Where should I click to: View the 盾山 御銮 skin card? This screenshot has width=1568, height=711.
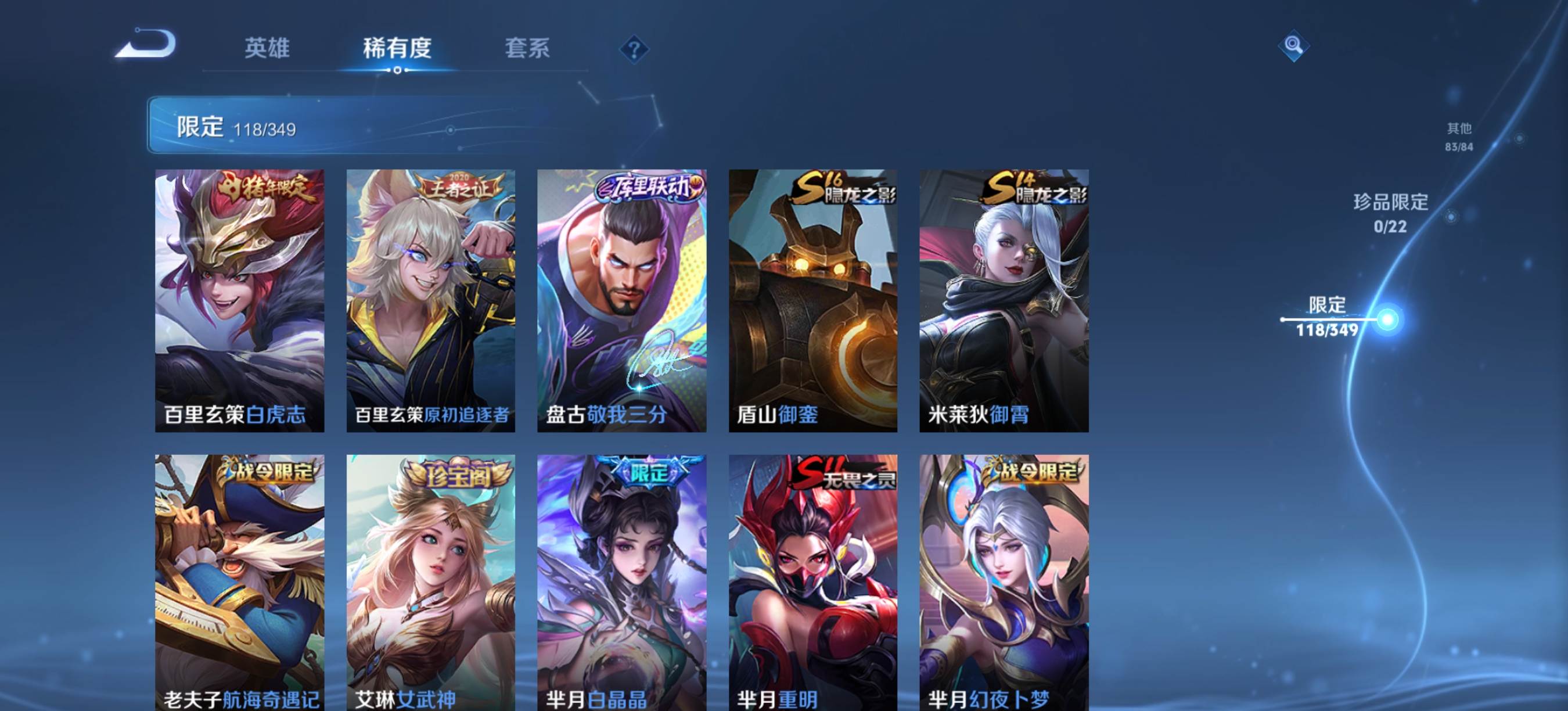pyautogui.click(x=812, y=300)
